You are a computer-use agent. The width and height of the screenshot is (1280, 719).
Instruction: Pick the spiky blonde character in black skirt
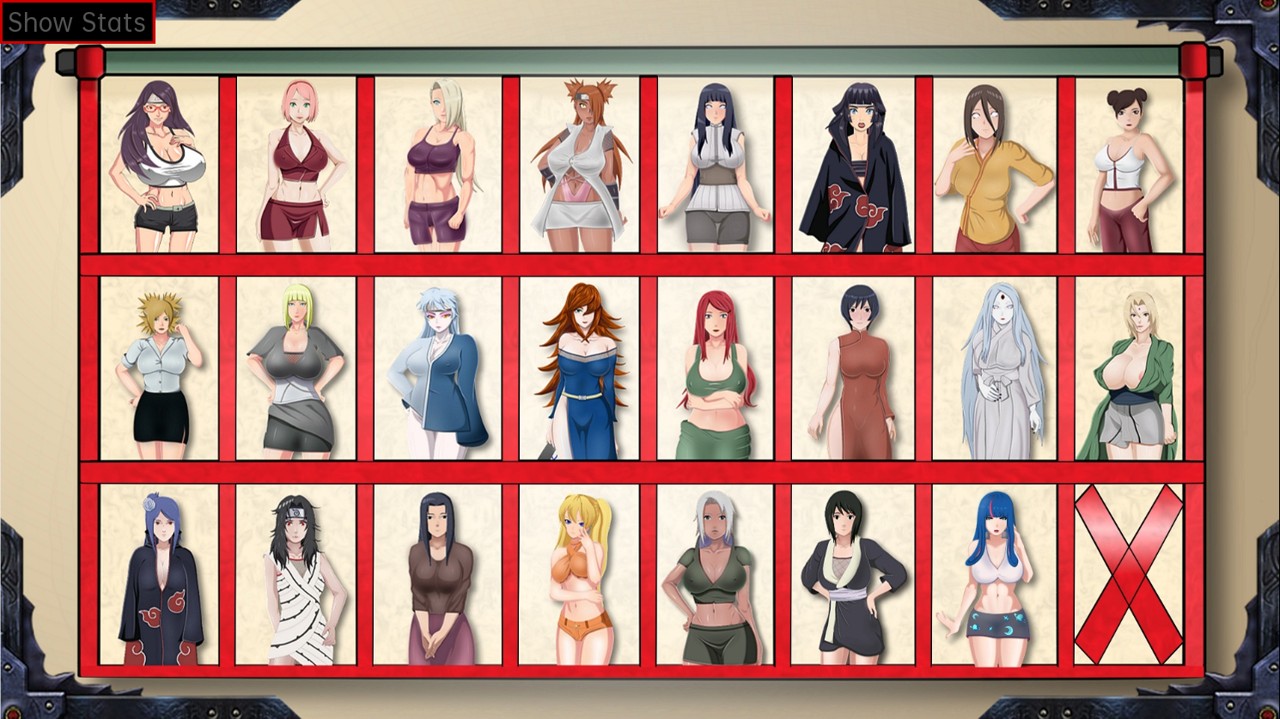click(x=160, y=368)
